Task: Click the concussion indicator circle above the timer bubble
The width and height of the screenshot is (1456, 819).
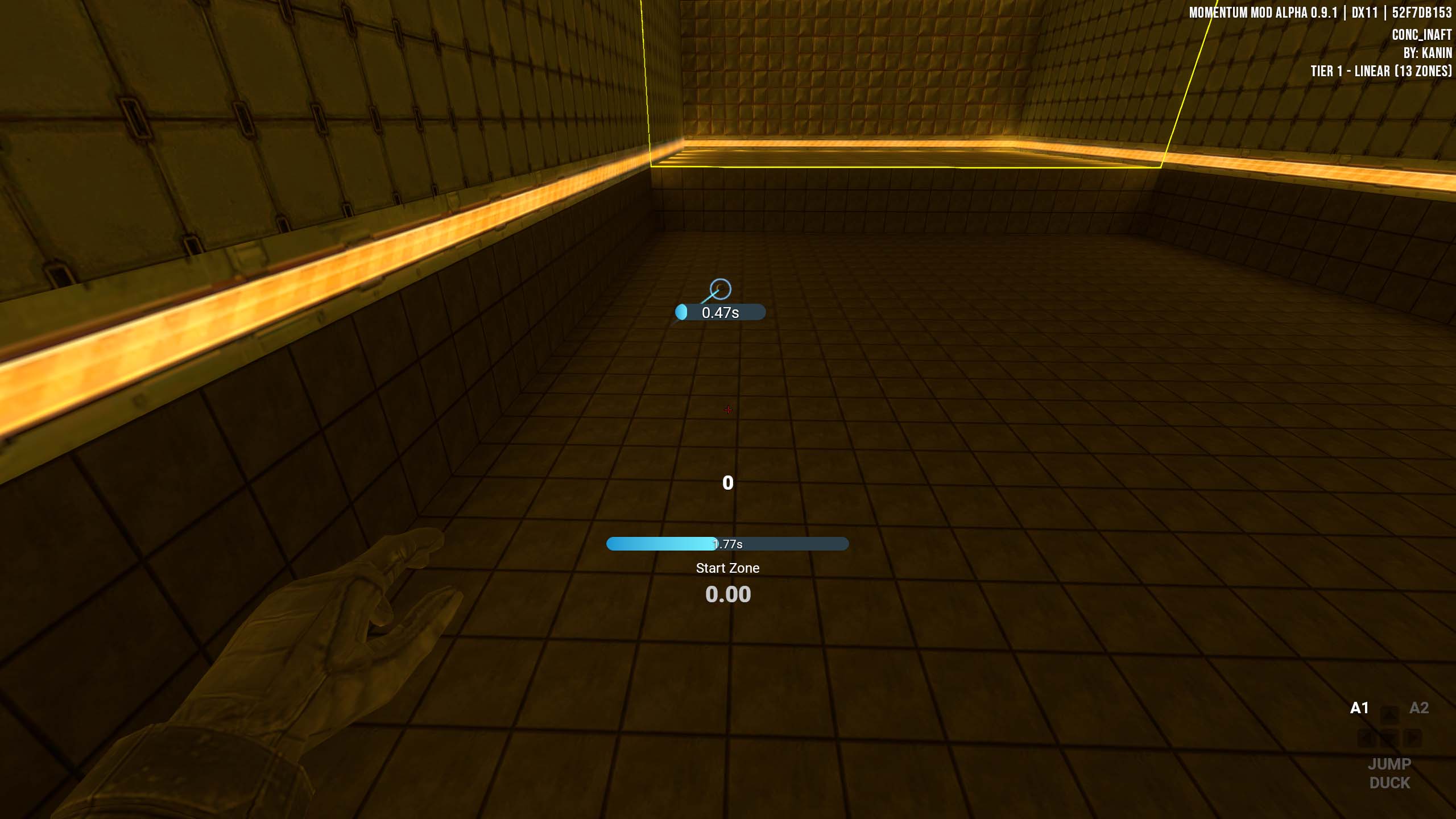Action: point(720,290)
